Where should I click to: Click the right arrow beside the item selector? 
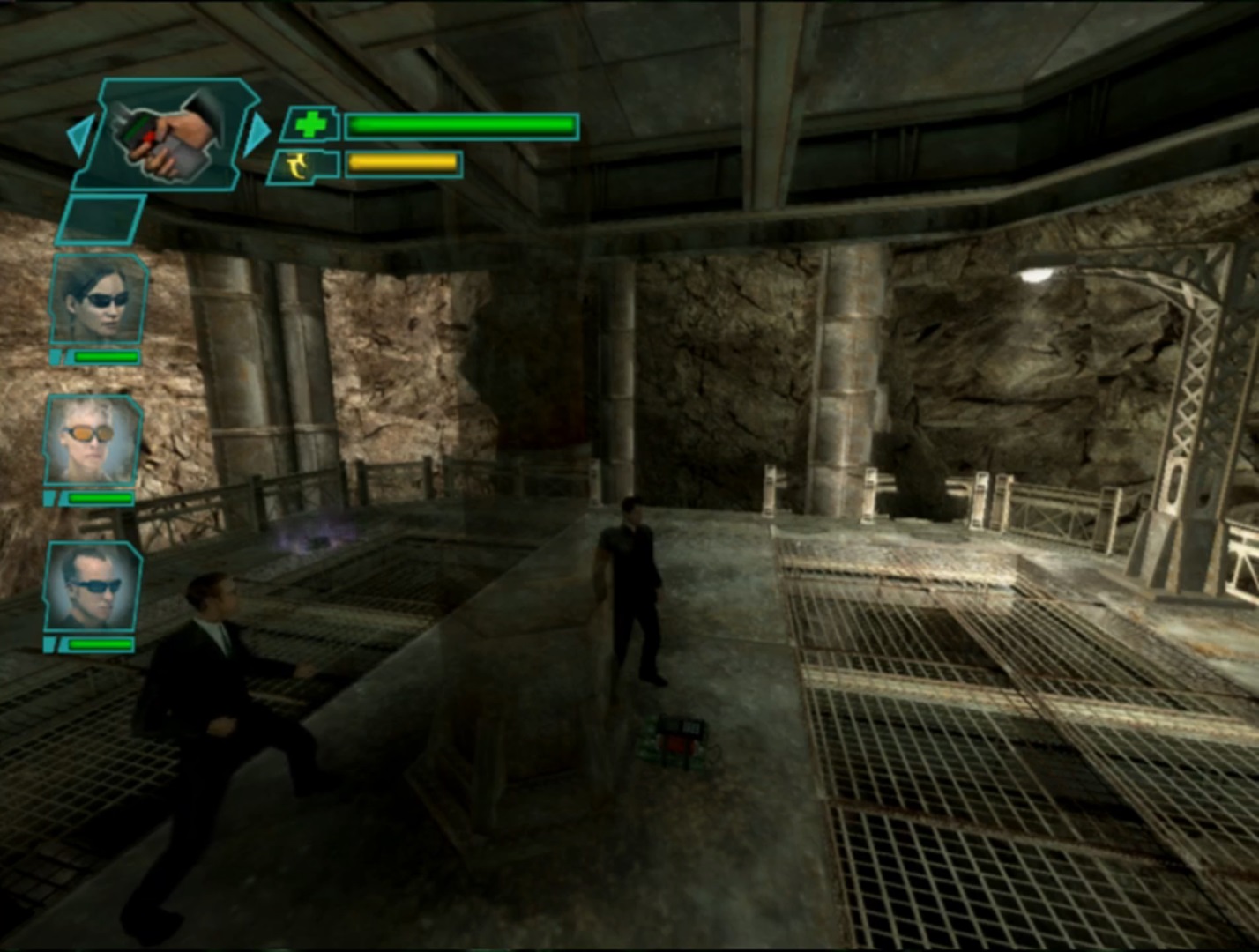(257, 134)
